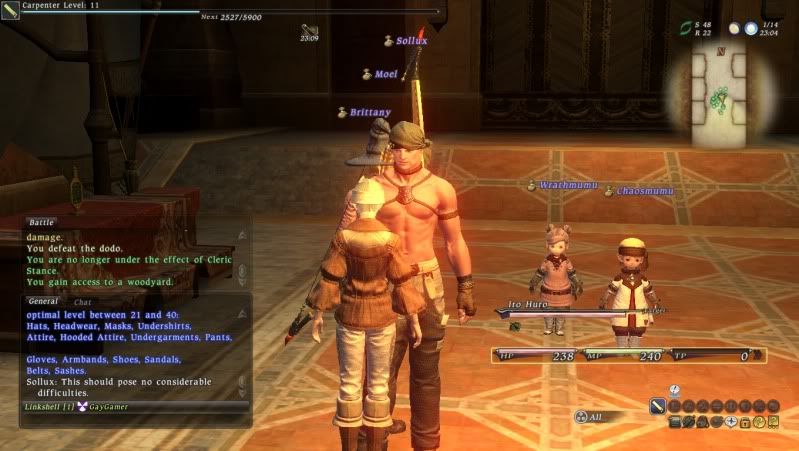
Task: Switch to the Battle log tab
Action: point(41,222)
